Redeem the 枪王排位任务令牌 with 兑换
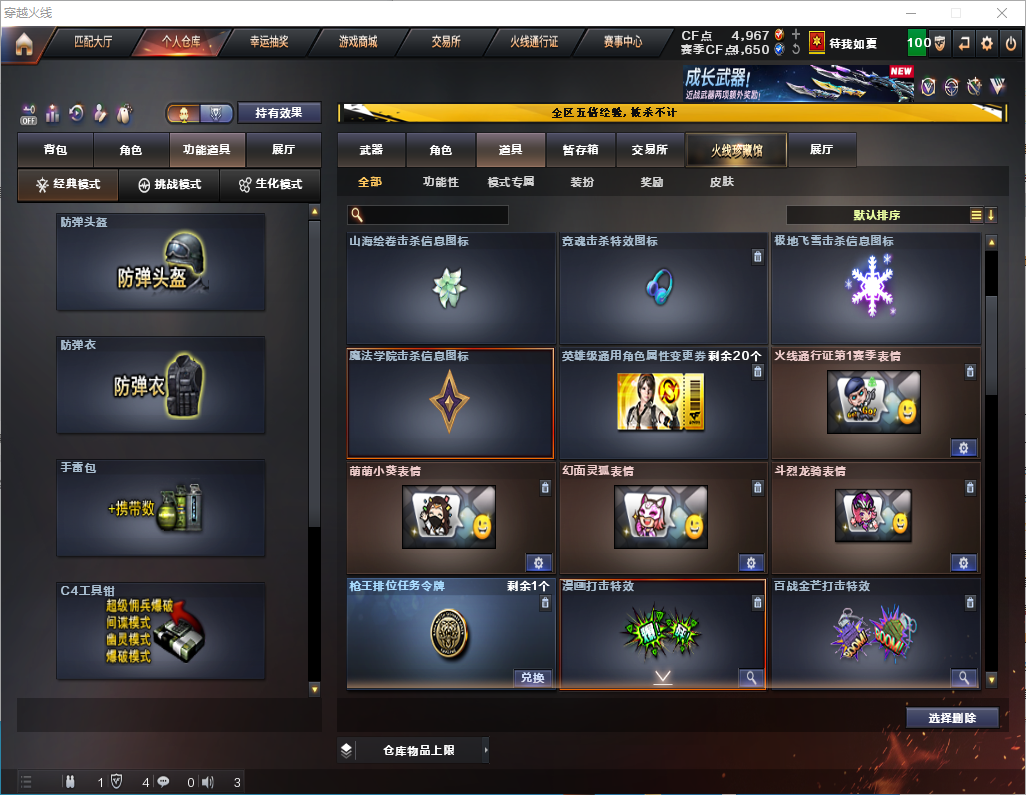 click(x=534, y=678)
